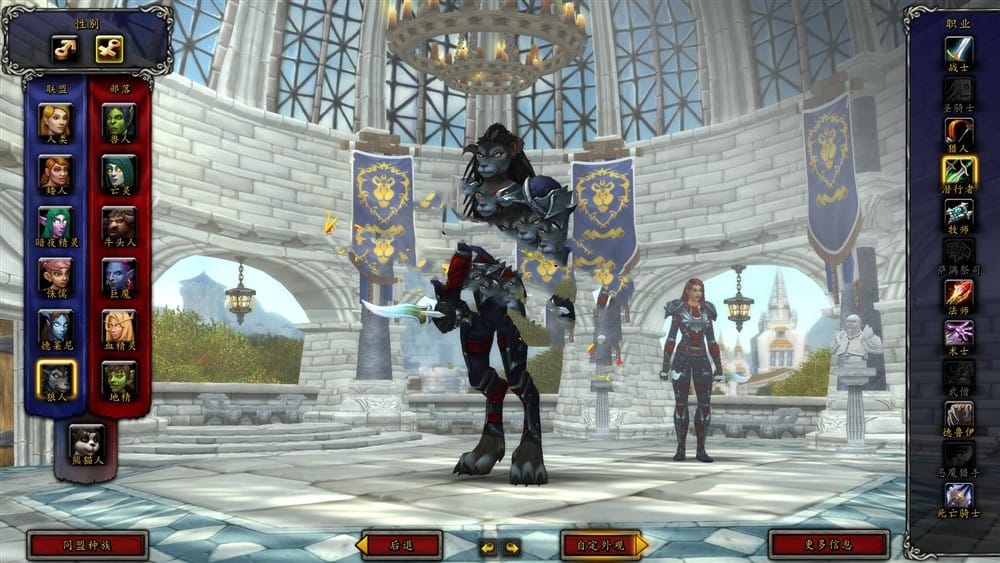The width and height of the screenshot is (1000, 563).
Task: Select the female gender icon
Action: pyautogui.click(x=109, y=48)
